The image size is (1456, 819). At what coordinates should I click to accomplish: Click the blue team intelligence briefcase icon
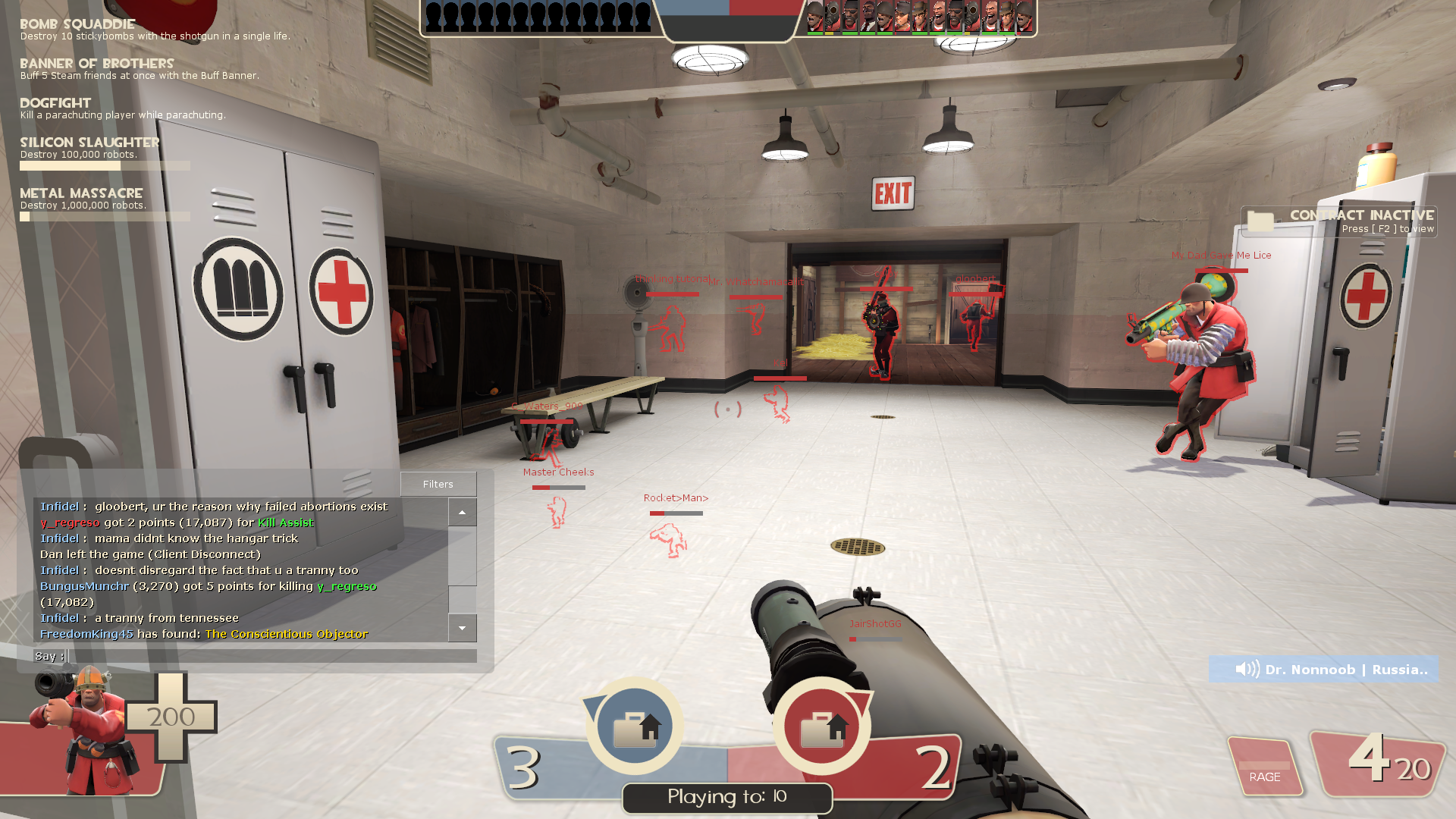[635, 726]
